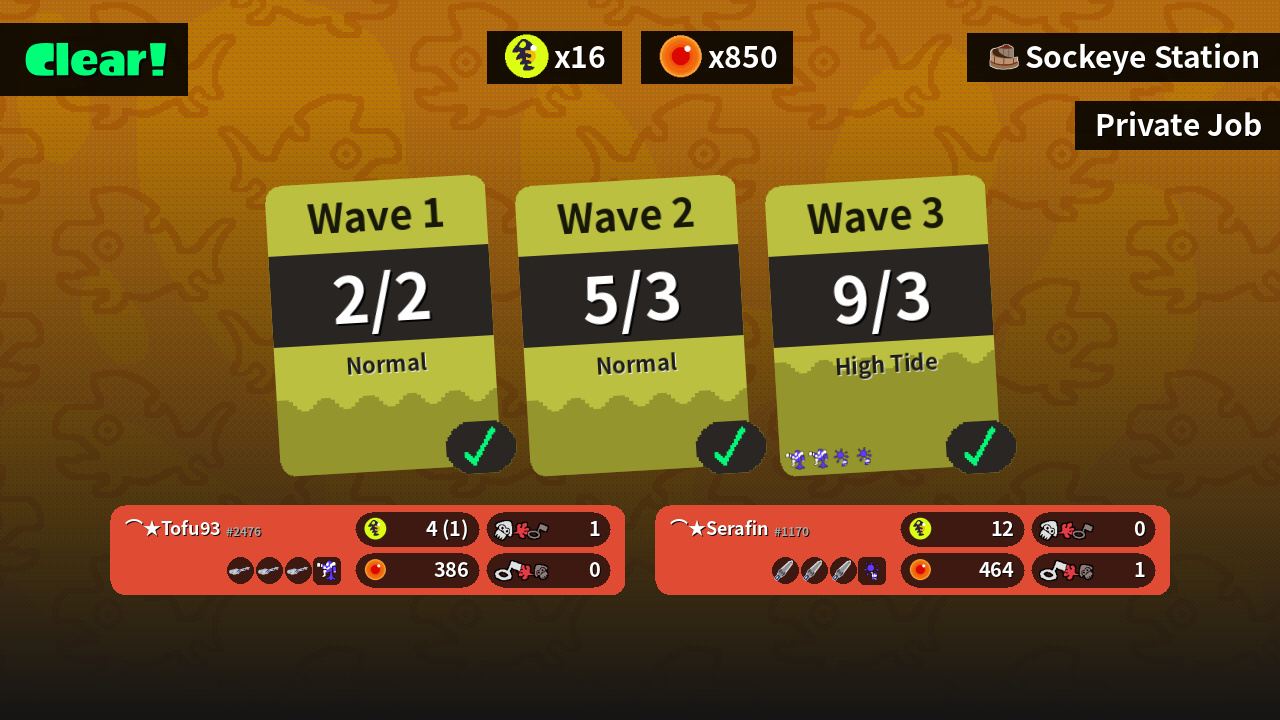Choose the Wave 3 High Tide card

click(x=882, y=325)
